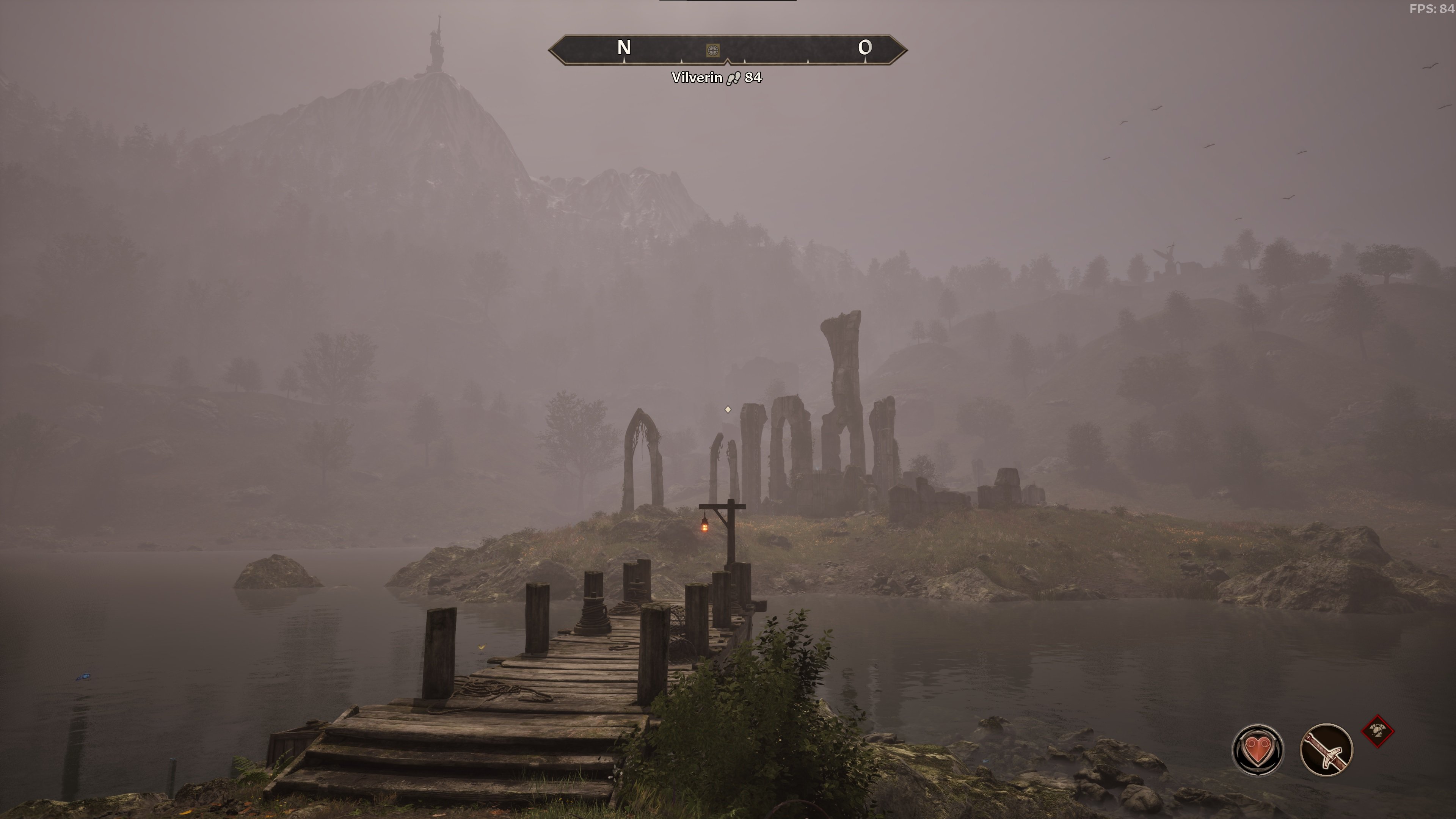Click the Vilverin location marker on the compass

(713, 50)
